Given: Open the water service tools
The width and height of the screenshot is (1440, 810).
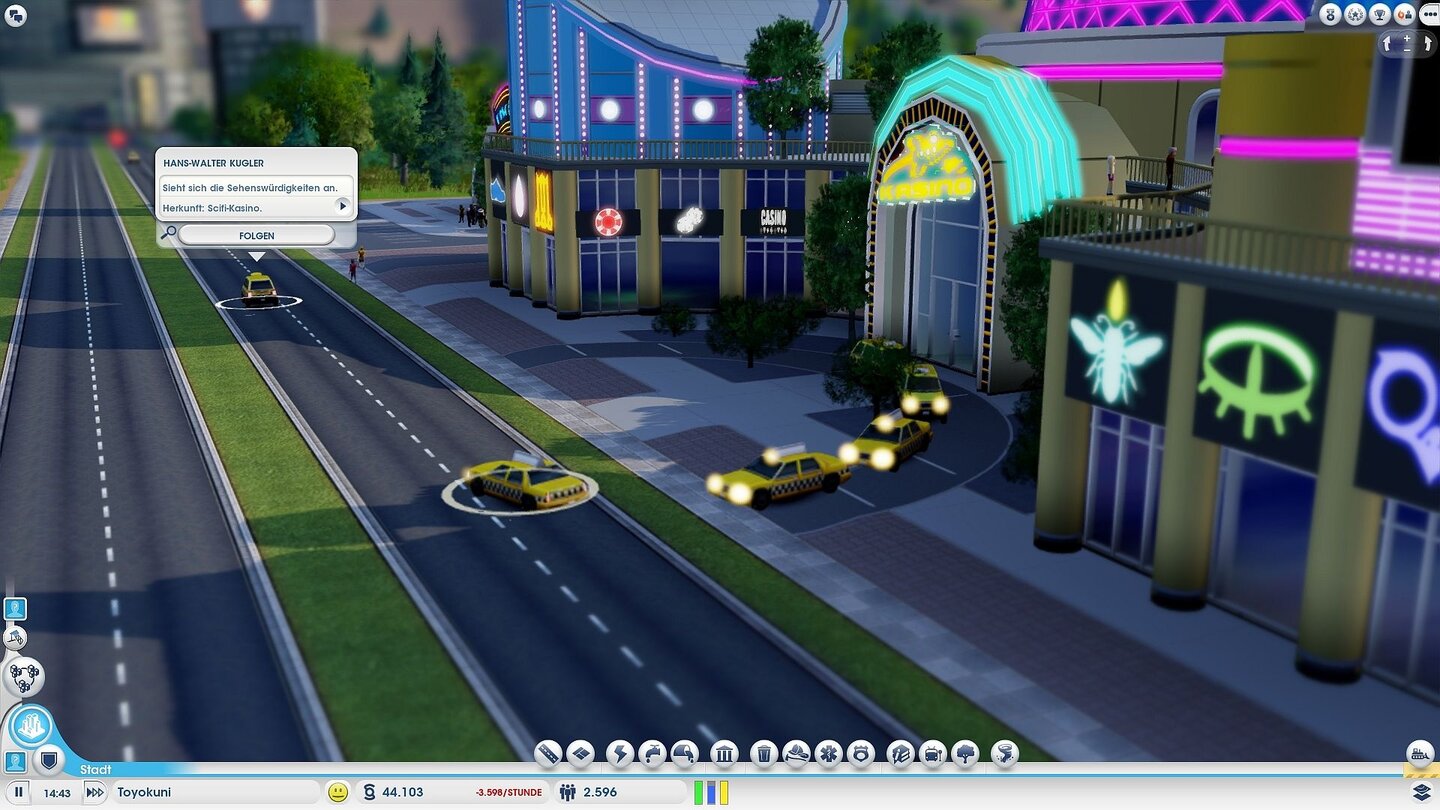Looking at the screenshot, I should 654,753.
